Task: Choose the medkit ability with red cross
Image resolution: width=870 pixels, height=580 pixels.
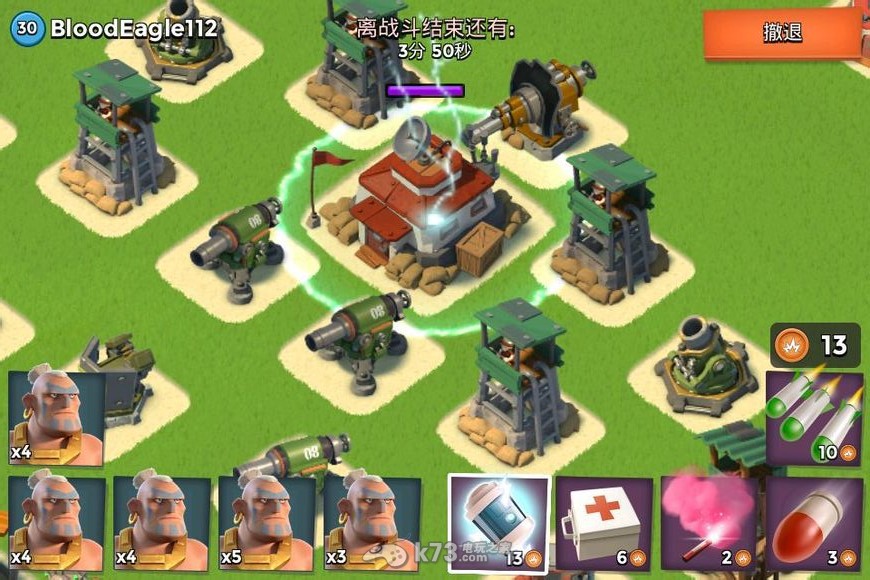Action: 603,523
